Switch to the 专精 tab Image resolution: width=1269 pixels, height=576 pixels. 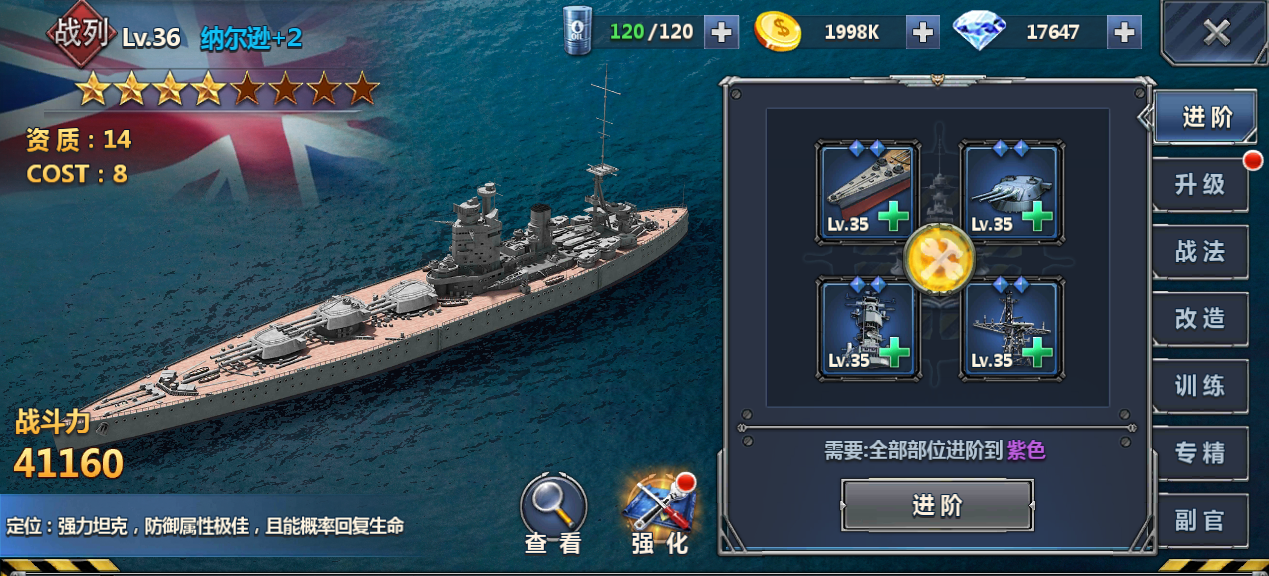1201,452
